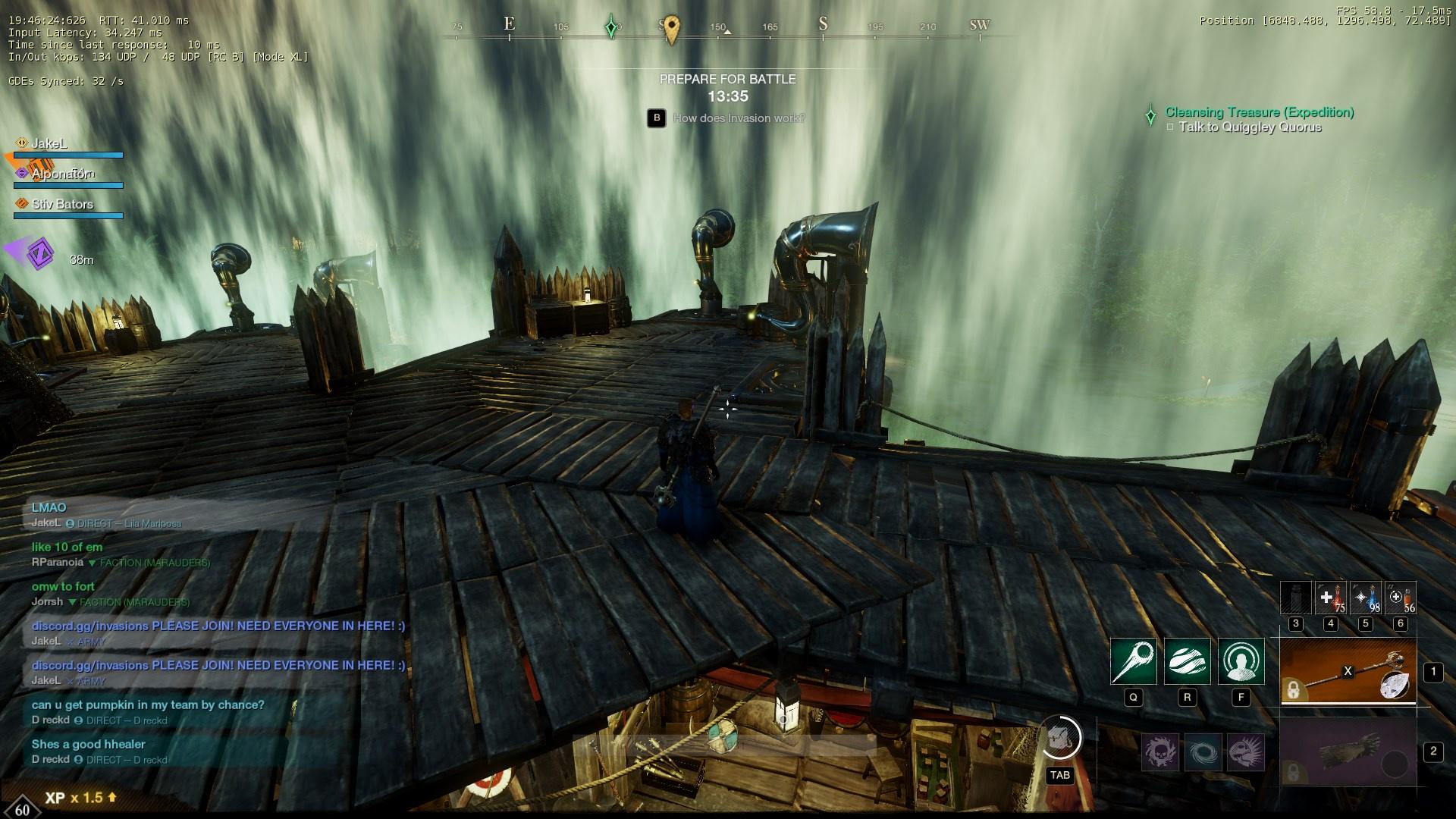Open the inventory bag icon
The image size is (1456, 819).
(1059, 738)
